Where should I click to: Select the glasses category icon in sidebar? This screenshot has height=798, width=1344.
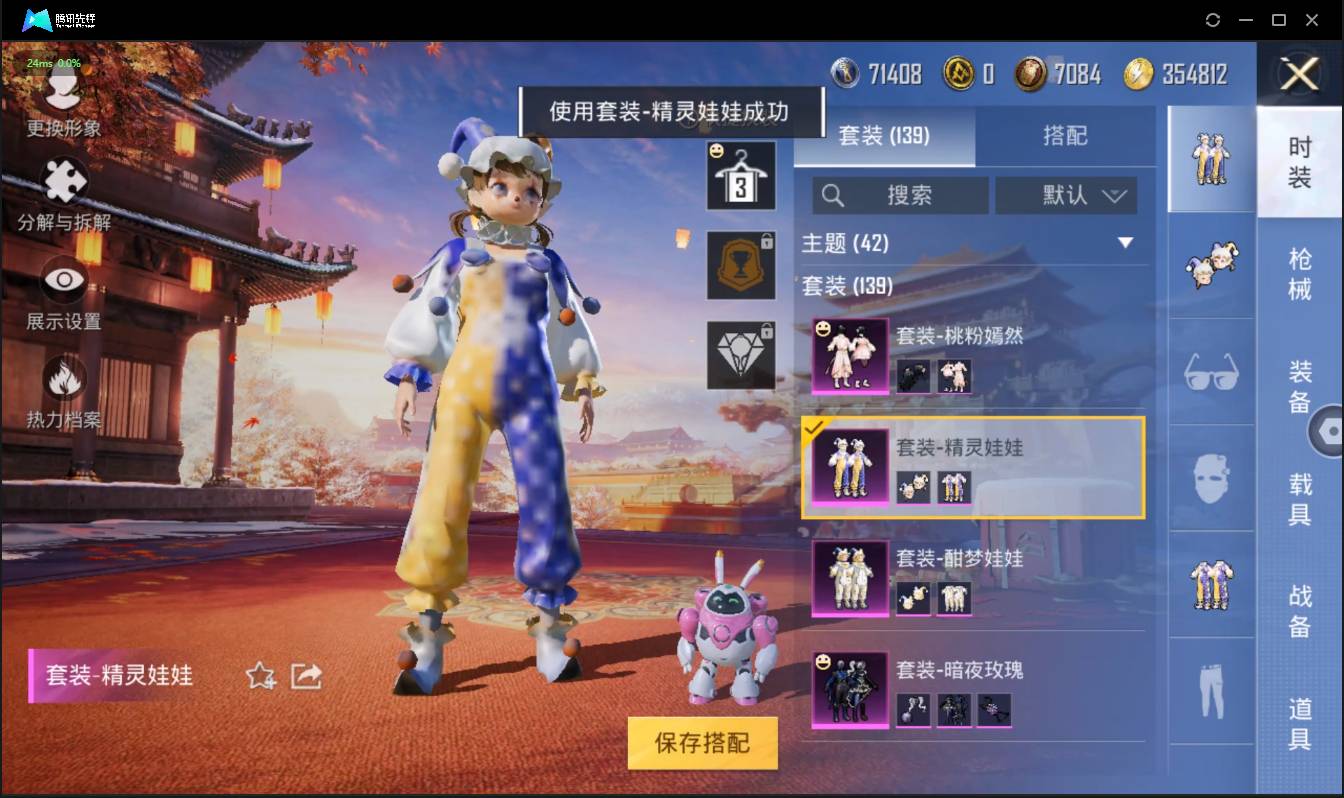1210,372
